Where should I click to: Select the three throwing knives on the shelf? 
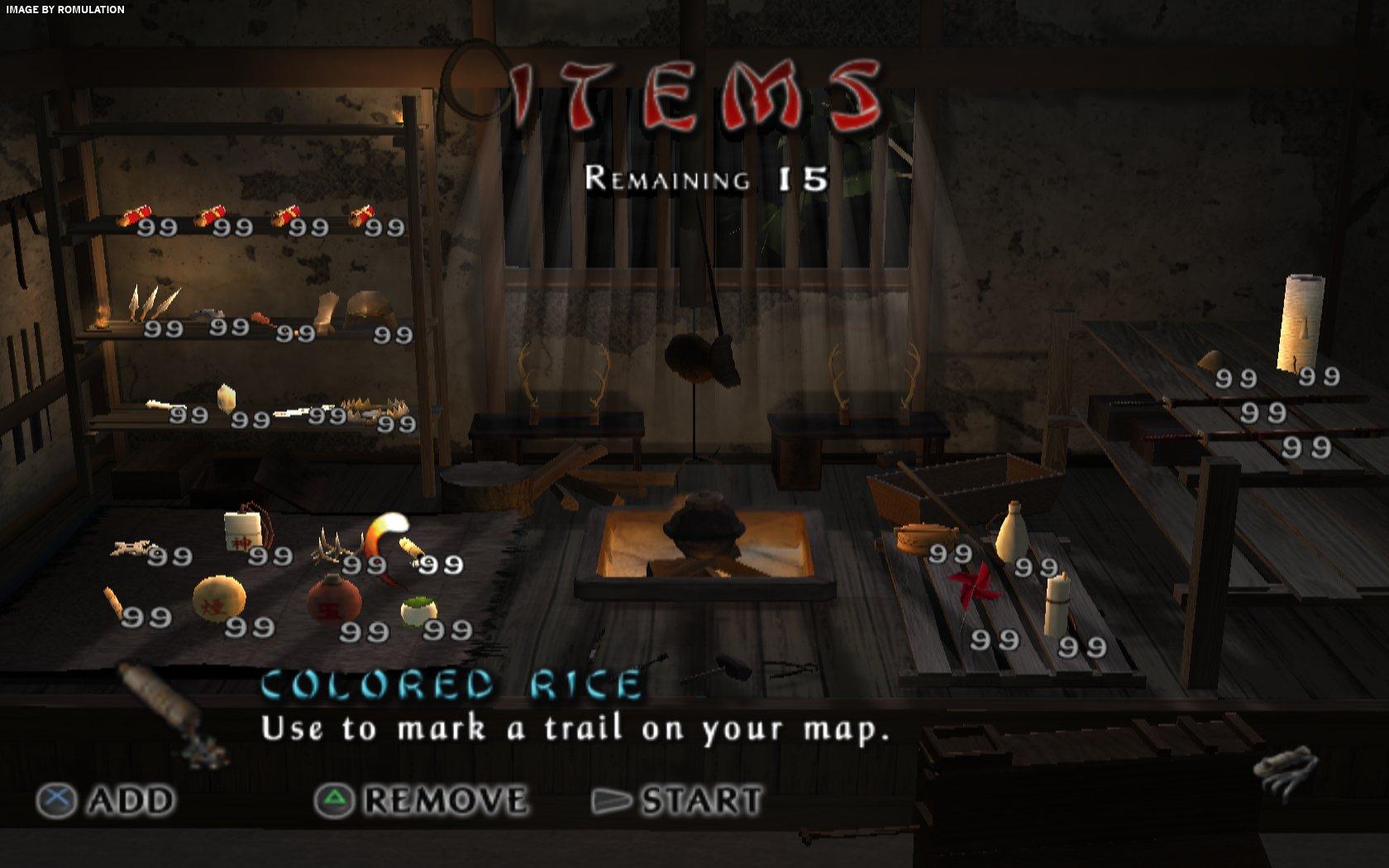(151, 303)
